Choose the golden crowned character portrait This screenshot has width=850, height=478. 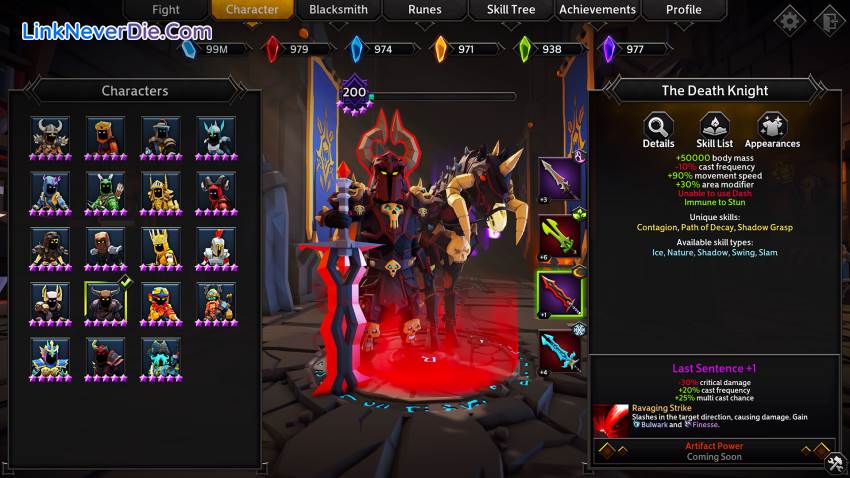click(x=160, y=245)
